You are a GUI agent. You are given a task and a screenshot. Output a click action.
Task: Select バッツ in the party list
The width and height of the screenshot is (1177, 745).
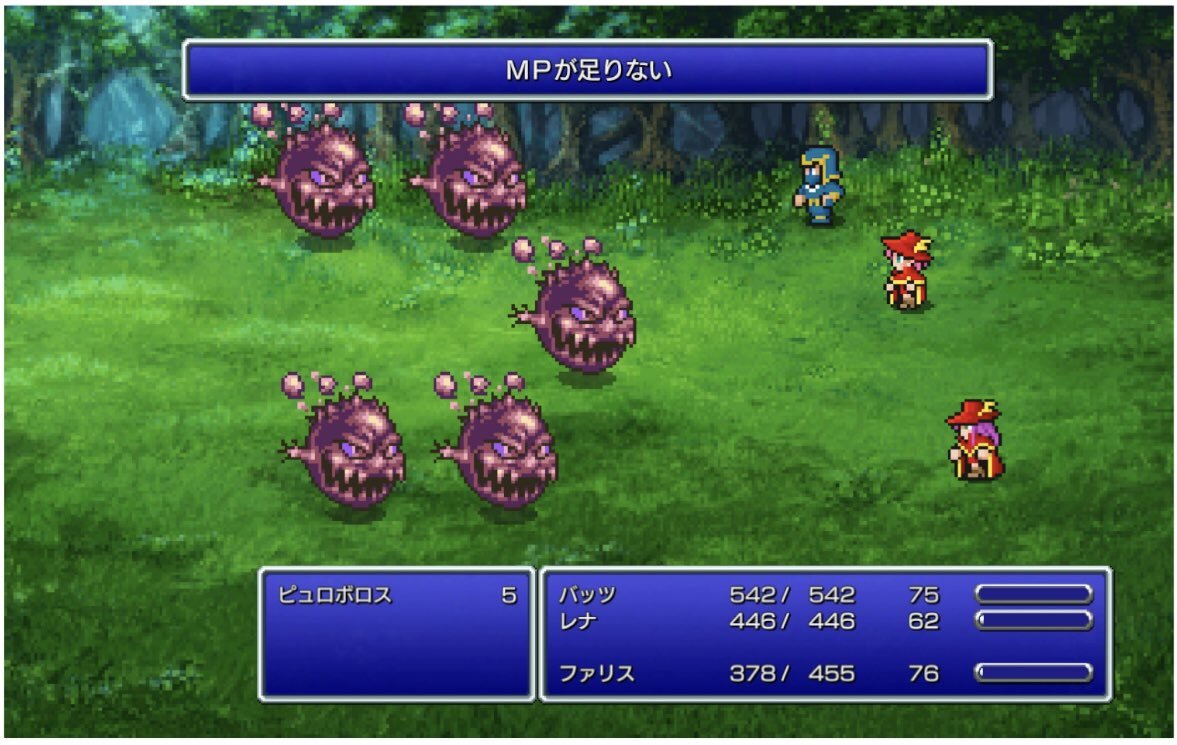(x=588, y=595)
